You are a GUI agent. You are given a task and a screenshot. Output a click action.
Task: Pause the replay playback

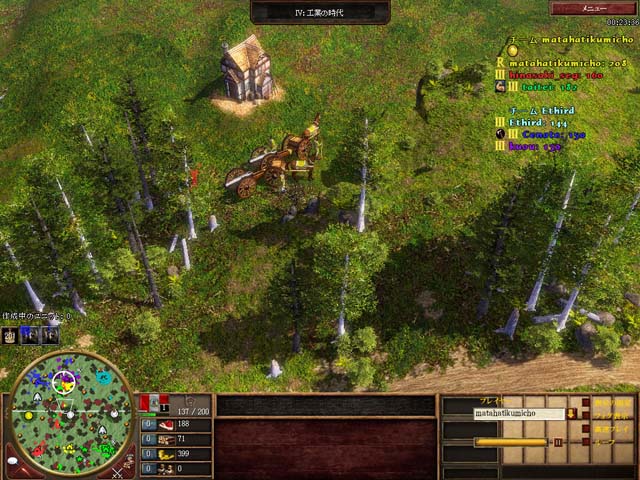pos(558,441)
